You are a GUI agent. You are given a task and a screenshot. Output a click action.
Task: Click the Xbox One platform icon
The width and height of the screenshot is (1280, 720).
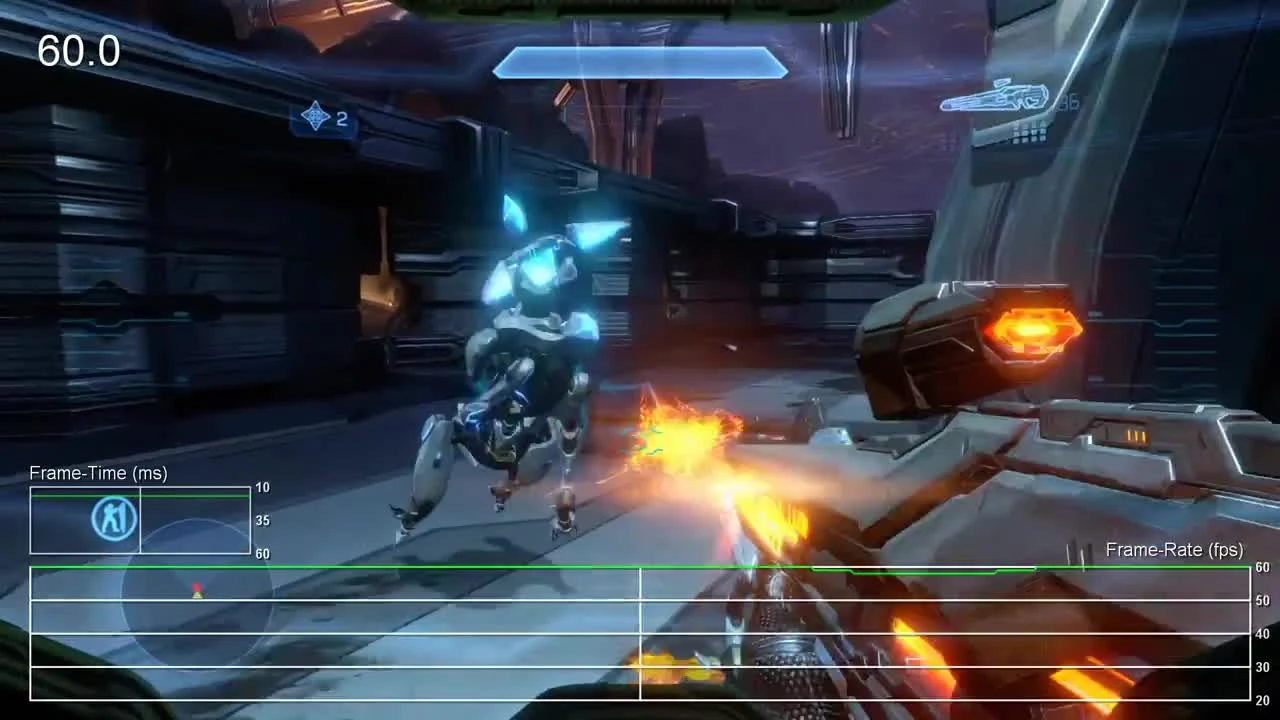click(112, 516)
